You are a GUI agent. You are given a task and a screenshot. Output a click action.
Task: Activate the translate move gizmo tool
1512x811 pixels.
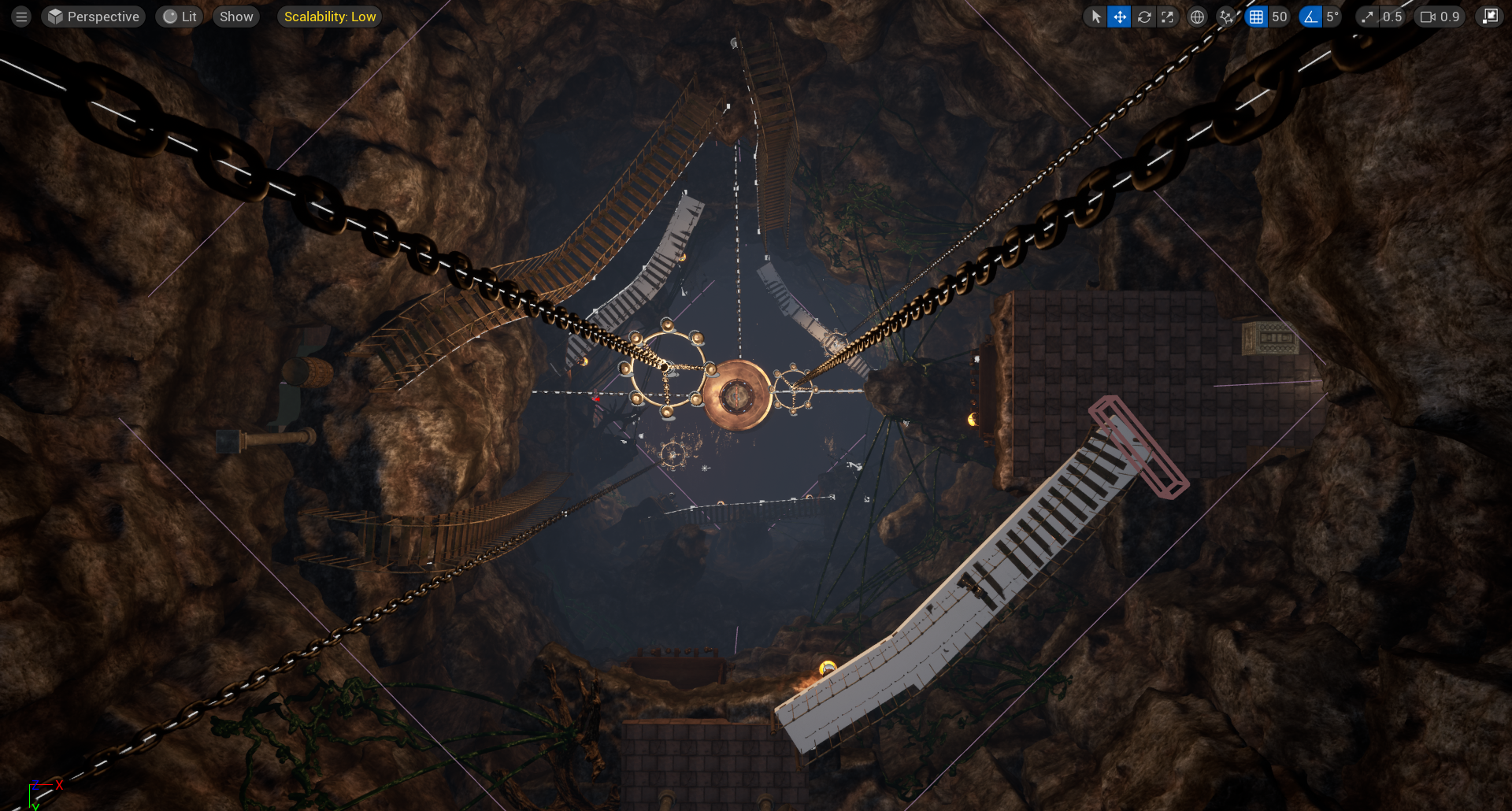pyautogui.click(x=1120, y=17)
